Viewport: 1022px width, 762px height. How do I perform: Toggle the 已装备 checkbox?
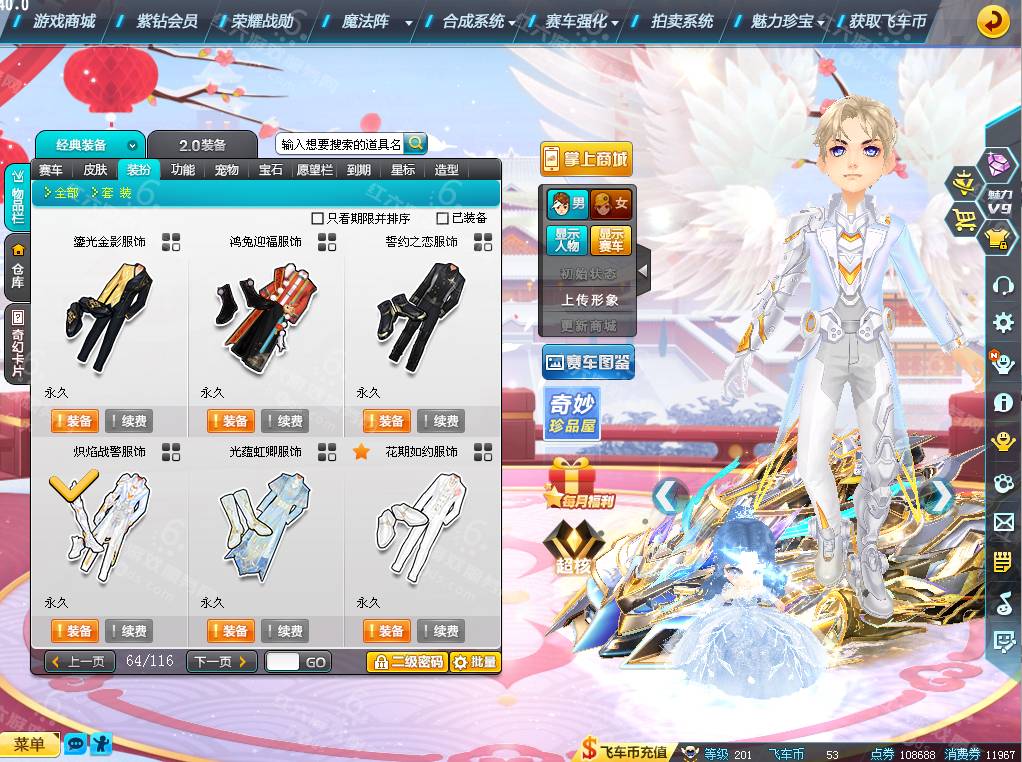(x=443, y=218)
